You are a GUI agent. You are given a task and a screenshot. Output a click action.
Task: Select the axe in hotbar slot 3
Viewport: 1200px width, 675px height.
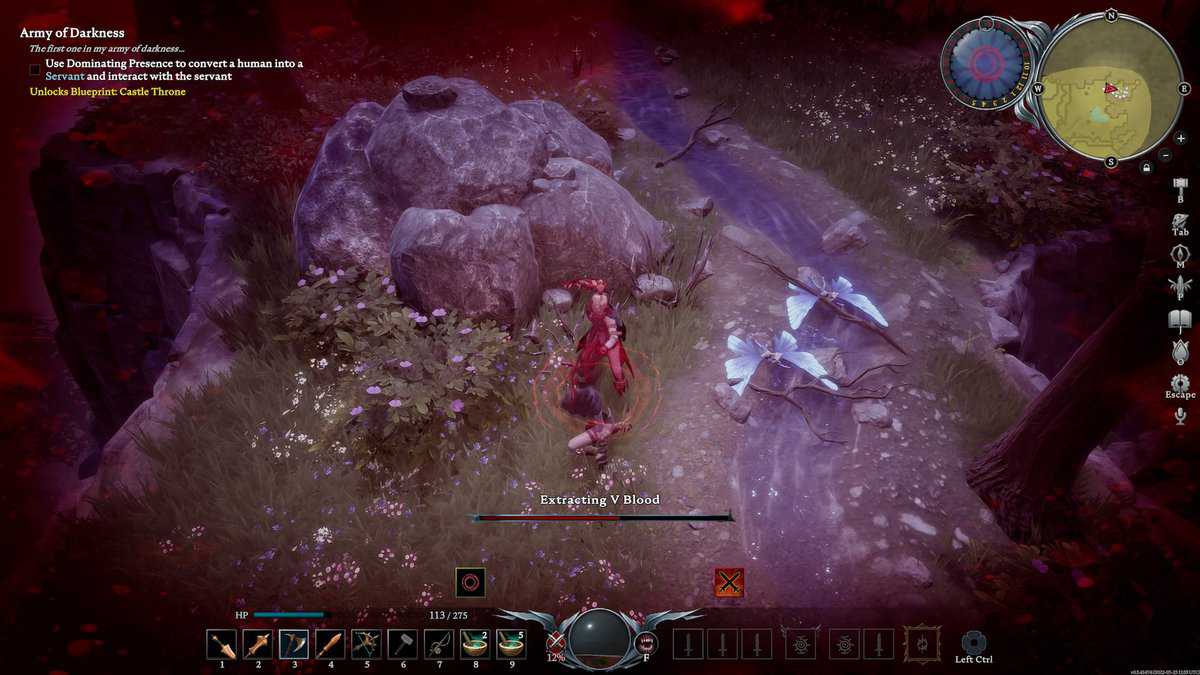(x=294, y=644)
